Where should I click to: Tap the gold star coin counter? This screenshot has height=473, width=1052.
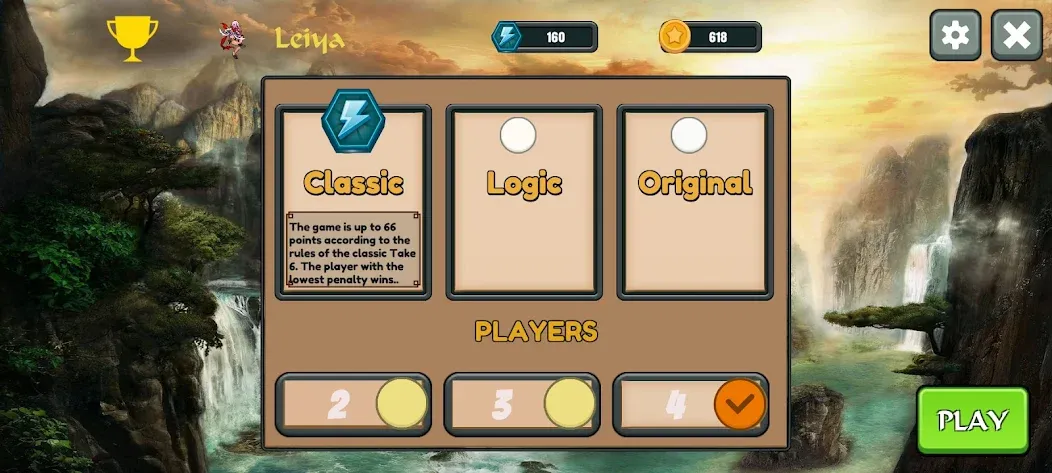coord(710,37)
